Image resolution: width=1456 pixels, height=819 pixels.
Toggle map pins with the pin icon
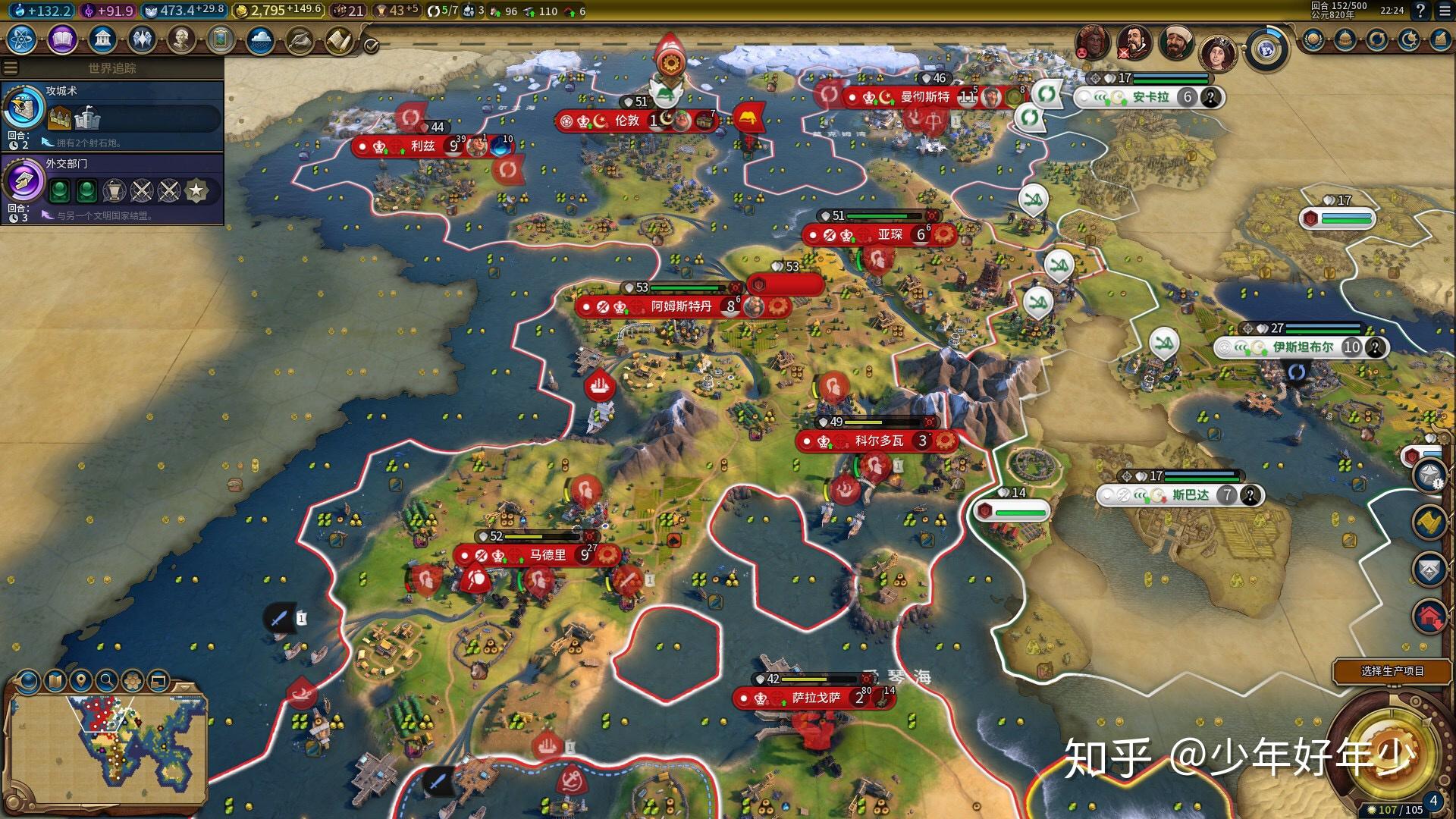80,681
